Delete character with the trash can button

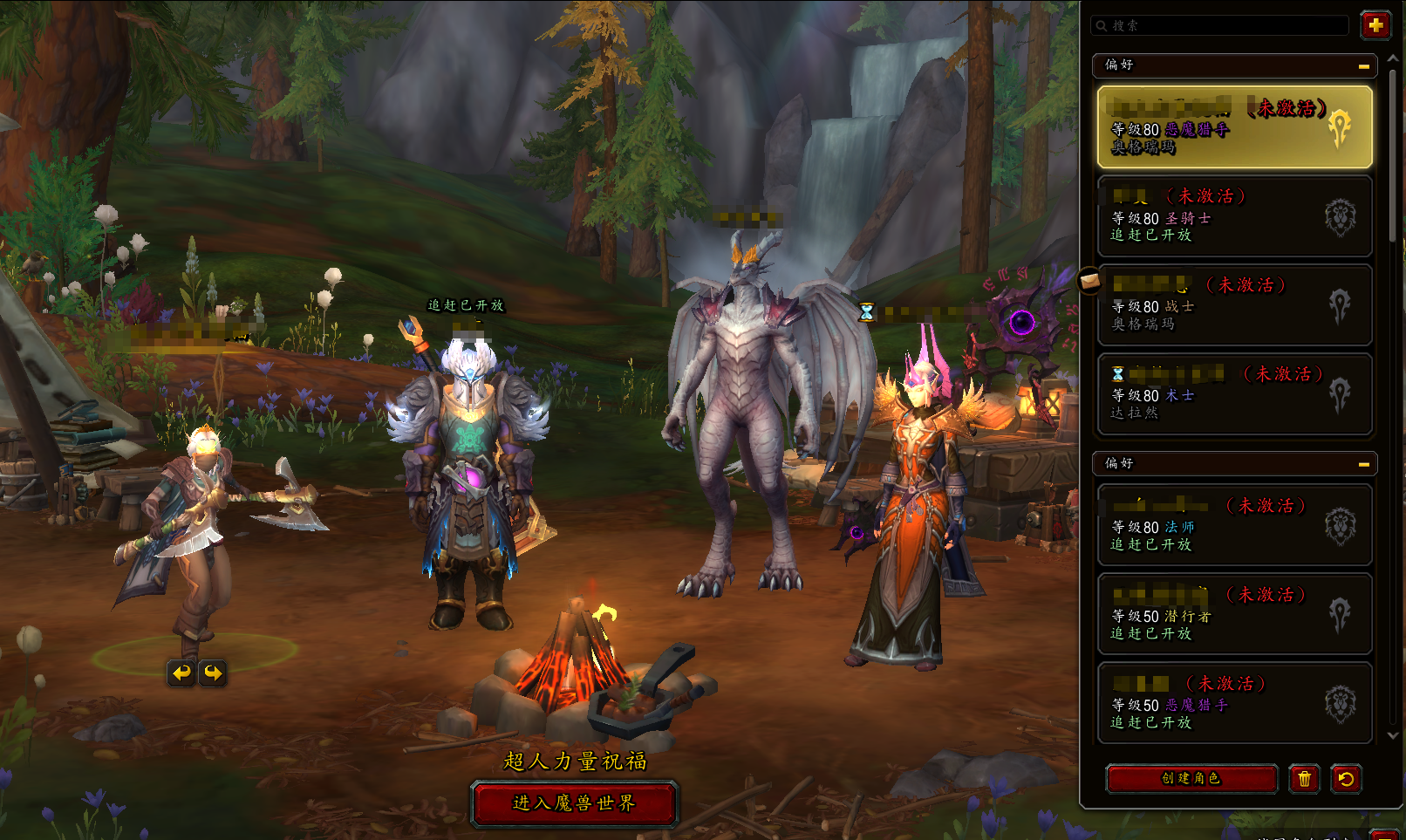tap(1304, 778)
